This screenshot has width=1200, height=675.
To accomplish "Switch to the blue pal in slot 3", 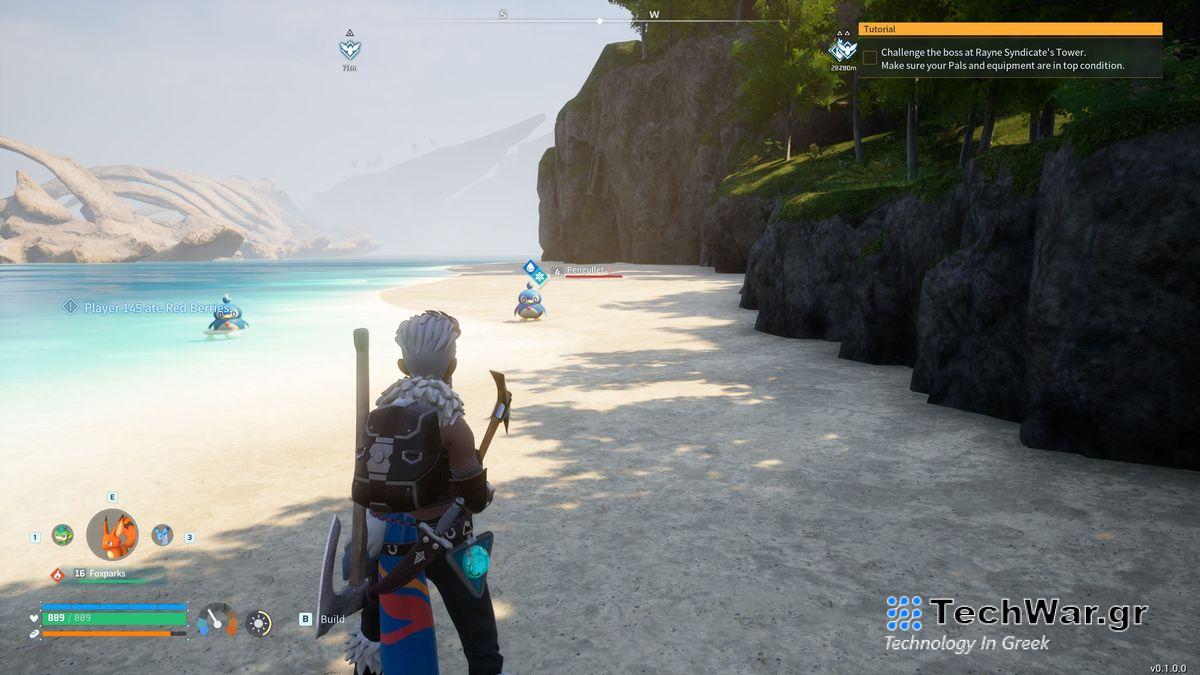I will (162, 535).
